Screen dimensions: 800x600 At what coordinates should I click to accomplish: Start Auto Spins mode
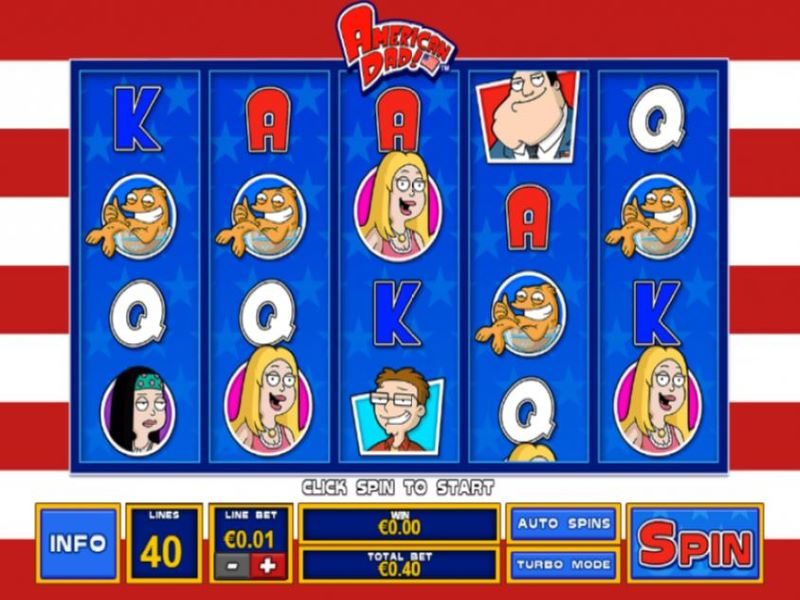(x=564, y=523)
